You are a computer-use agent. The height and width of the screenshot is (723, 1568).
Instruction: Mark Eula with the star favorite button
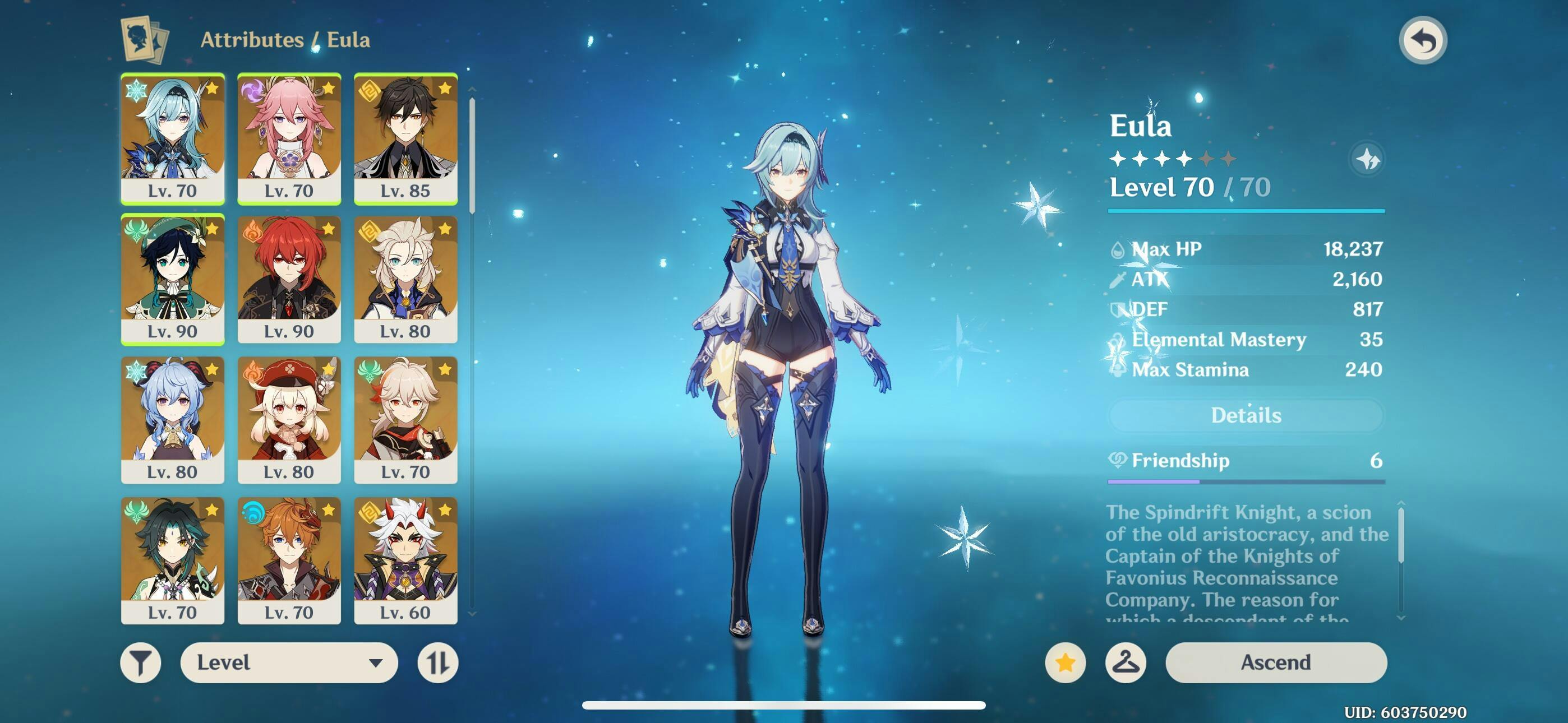[x=1065, y=662]
